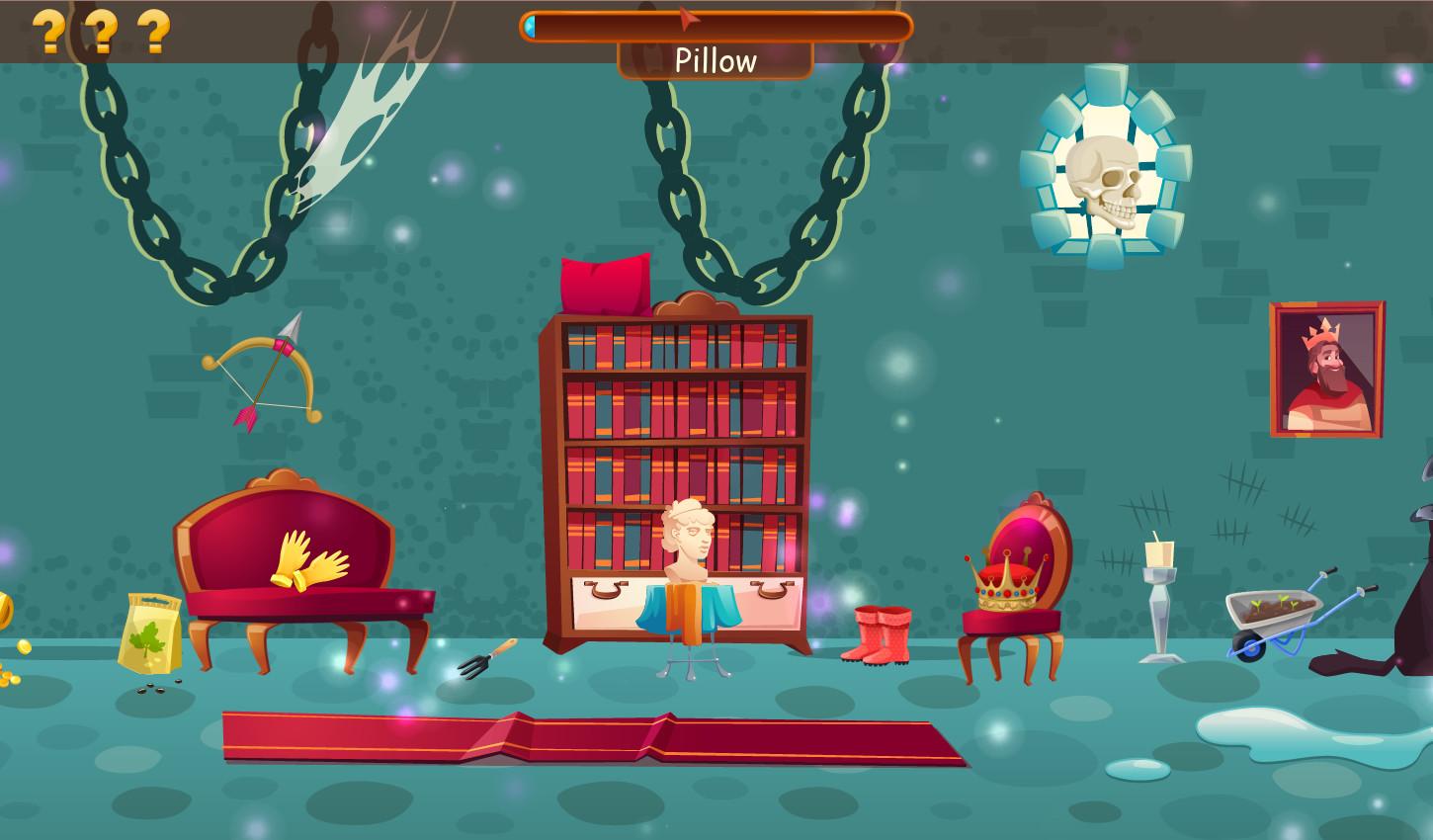Click the Pillow objective banner
Image resolution: width=1433 pixels, height=840 pixels.
click(716, 61)
